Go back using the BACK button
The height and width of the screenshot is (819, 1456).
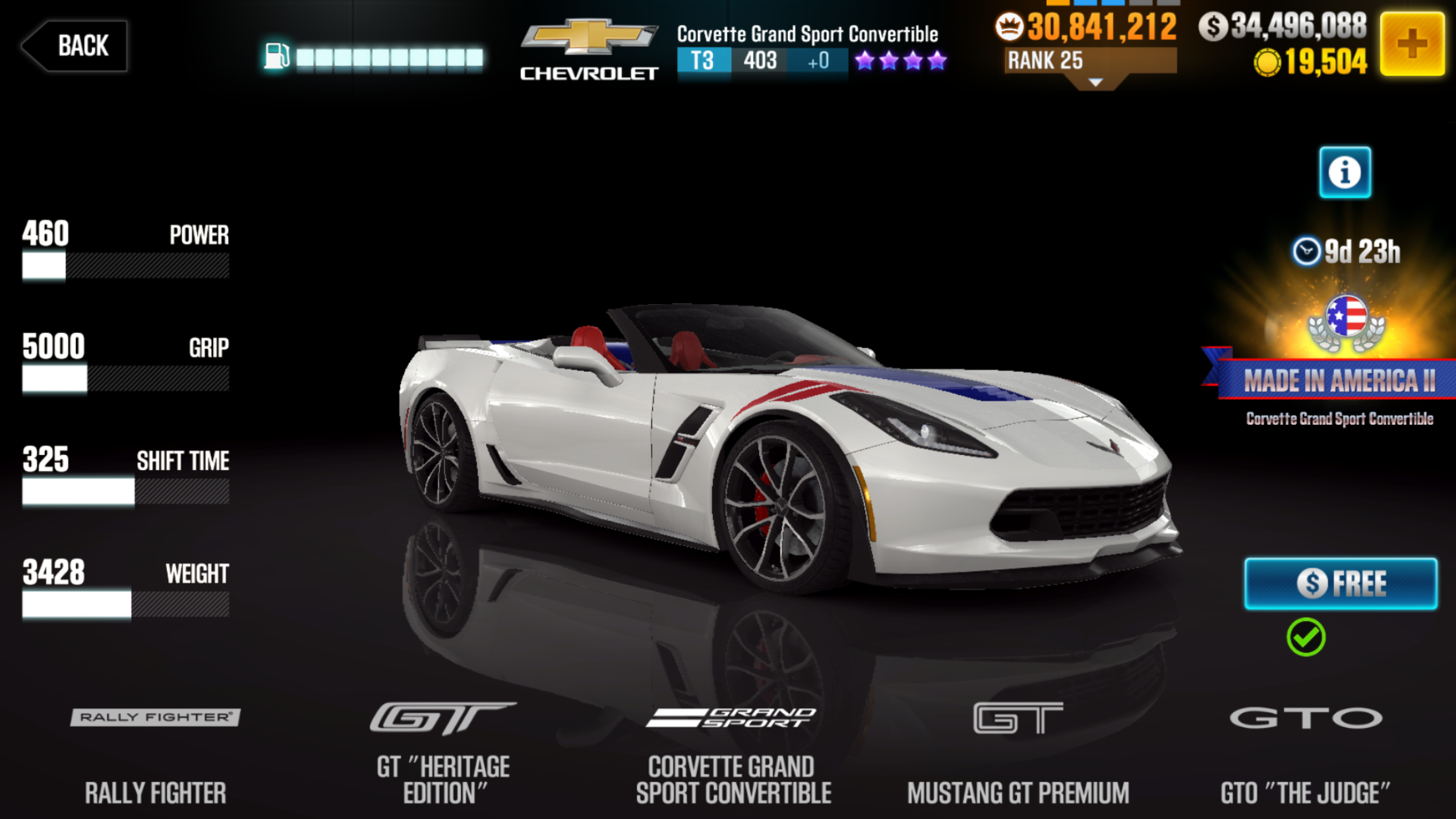coord(76,45)
